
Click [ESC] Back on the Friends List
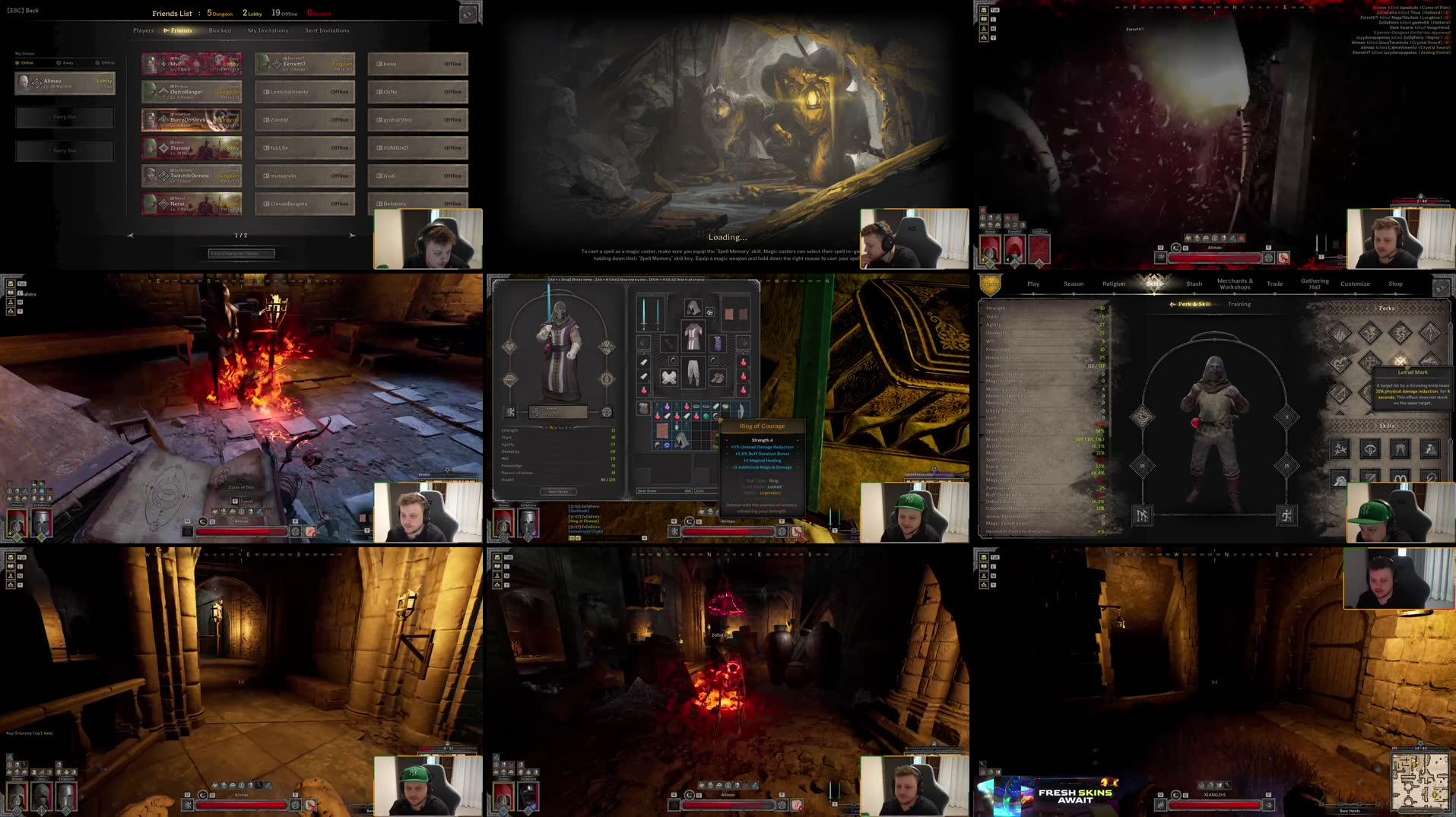coord(23,11)
